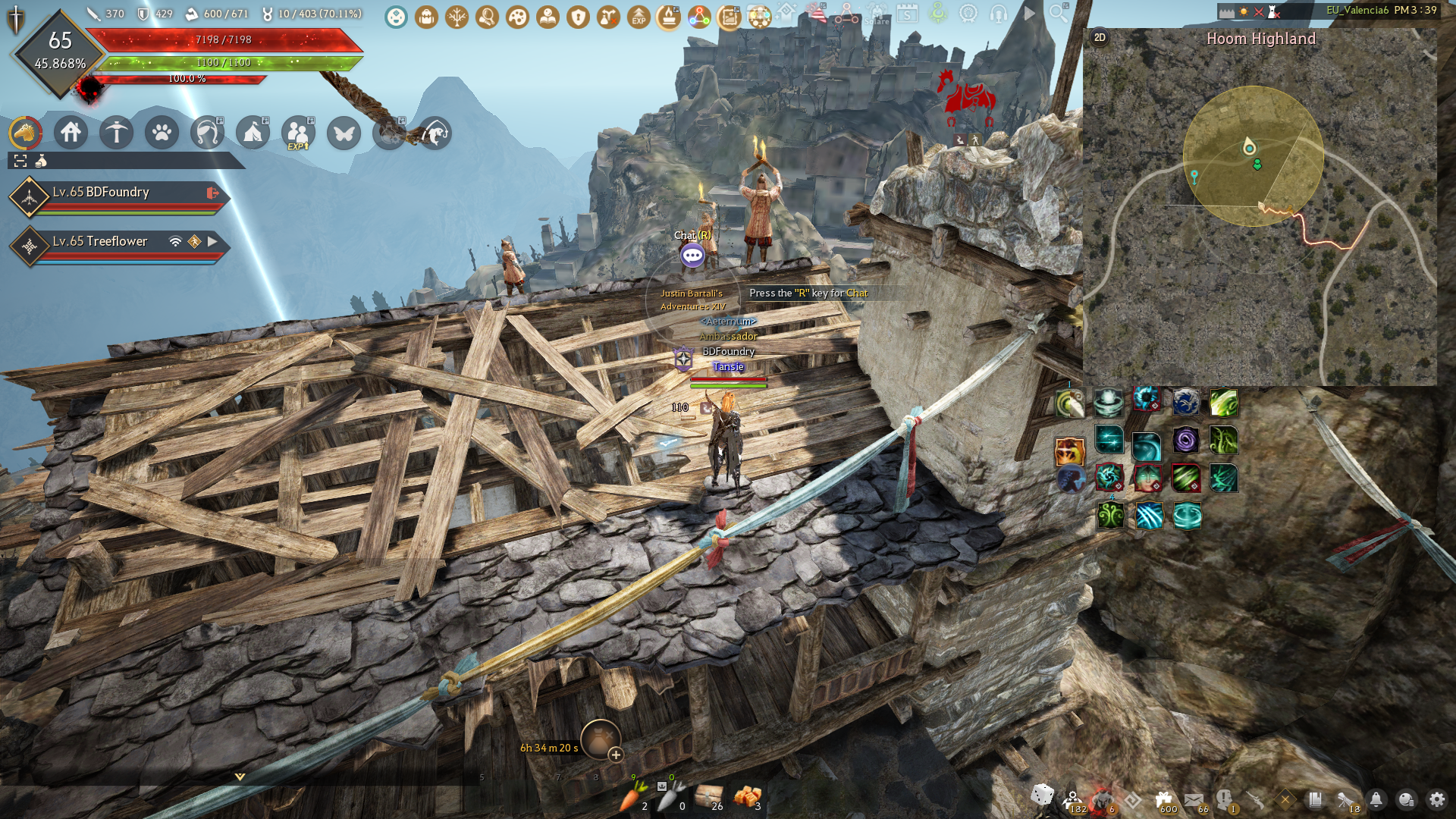The image size is (1456, 819).
Task: Open the backpack inventory menu icon
Action: pos(426,17)
